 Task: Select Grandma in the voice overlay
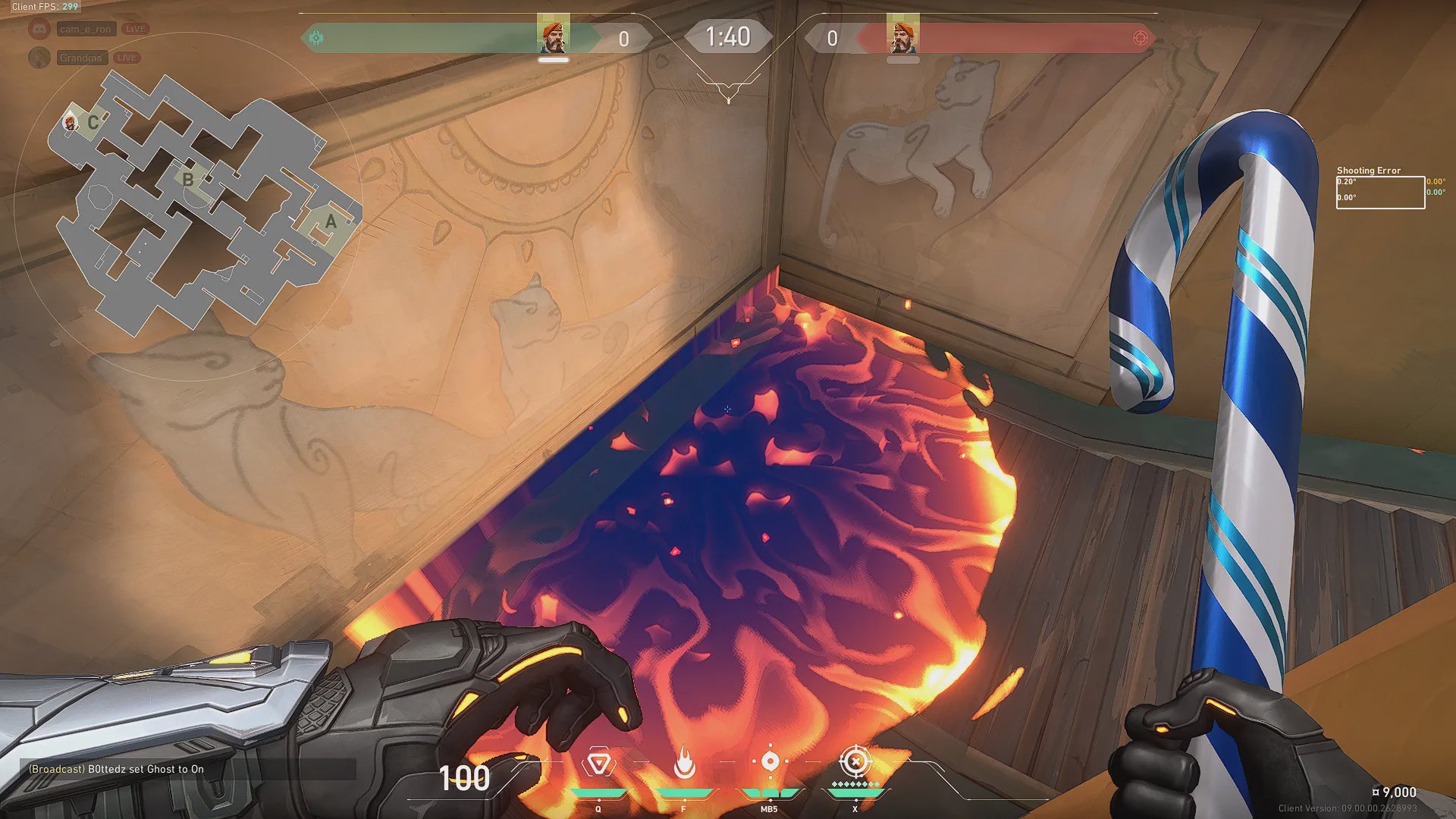[80, 58]
